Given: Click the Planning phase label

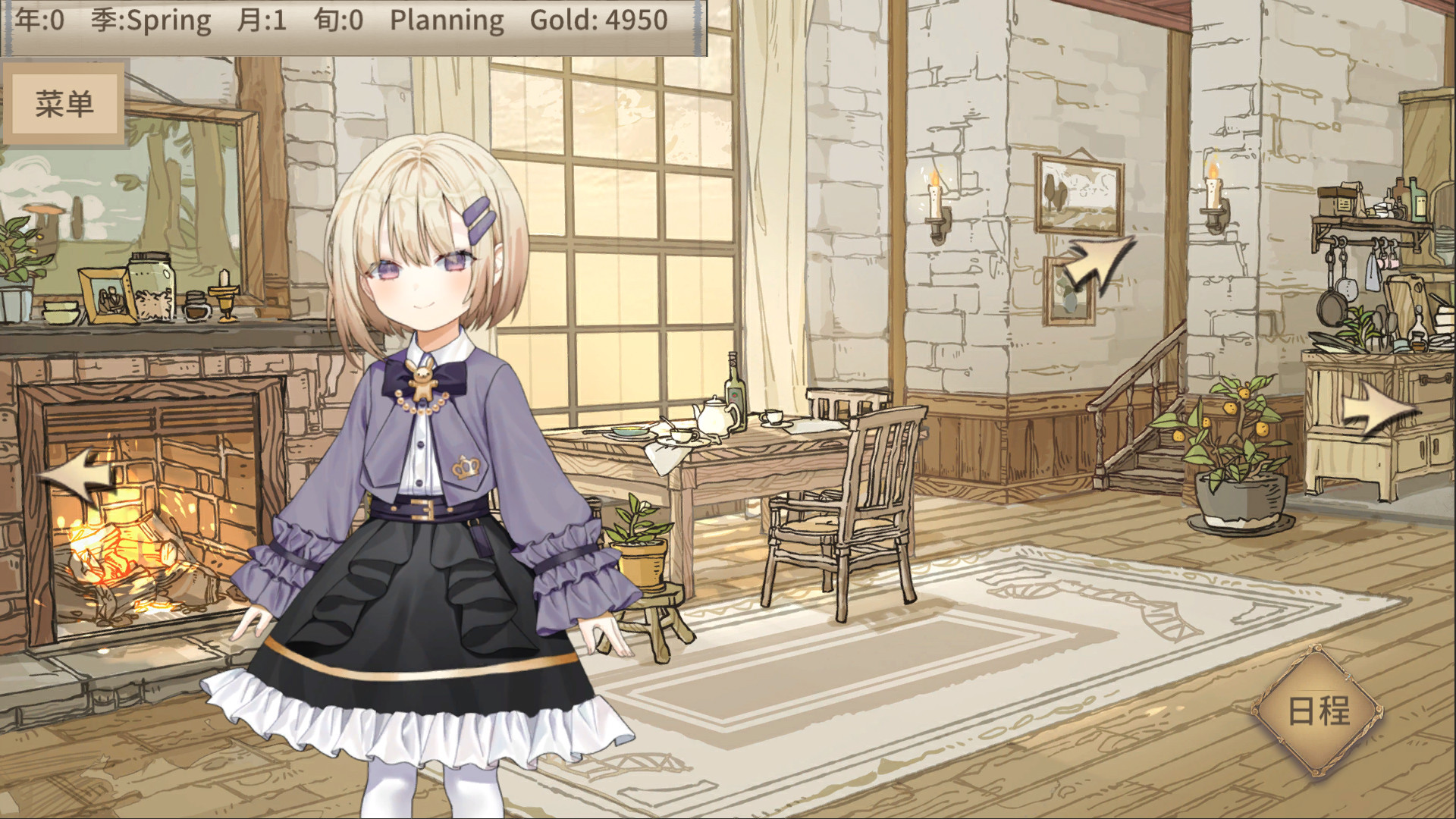Looking at the screenshot, I should (x=446, y=20).
